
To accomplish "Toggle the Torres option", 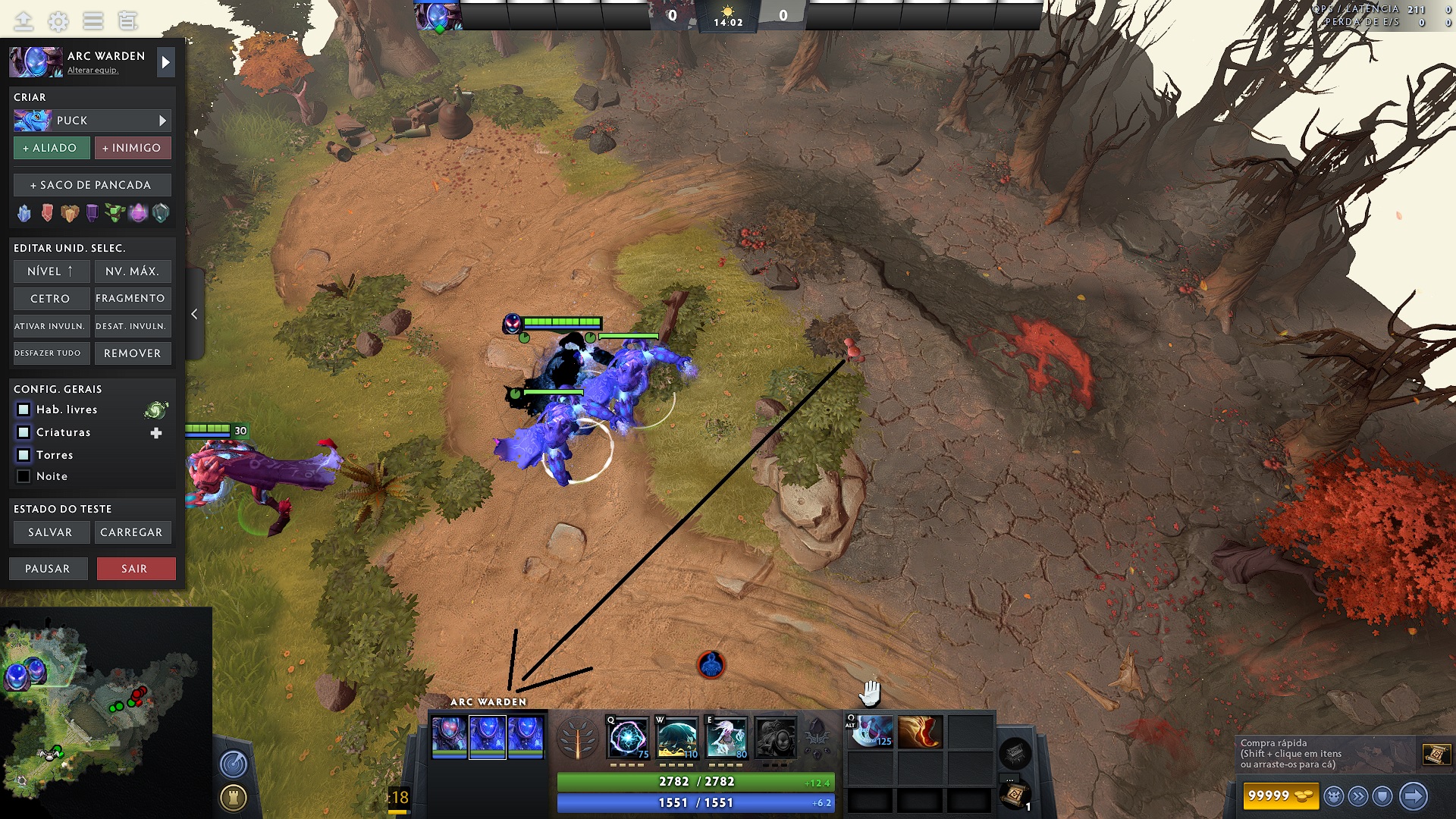I will [24, 455].
